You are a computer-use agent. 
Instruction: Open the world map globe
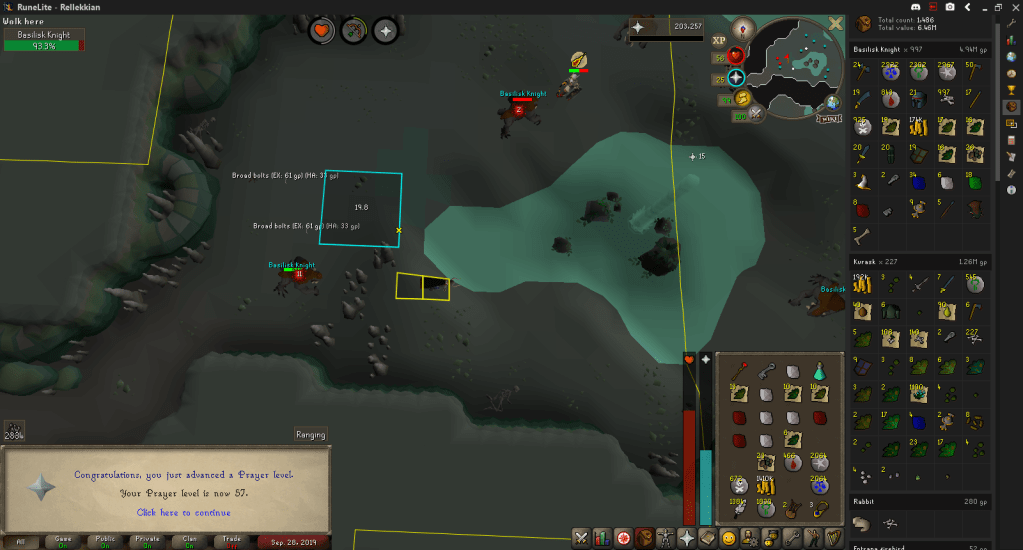tap(833, 102)
